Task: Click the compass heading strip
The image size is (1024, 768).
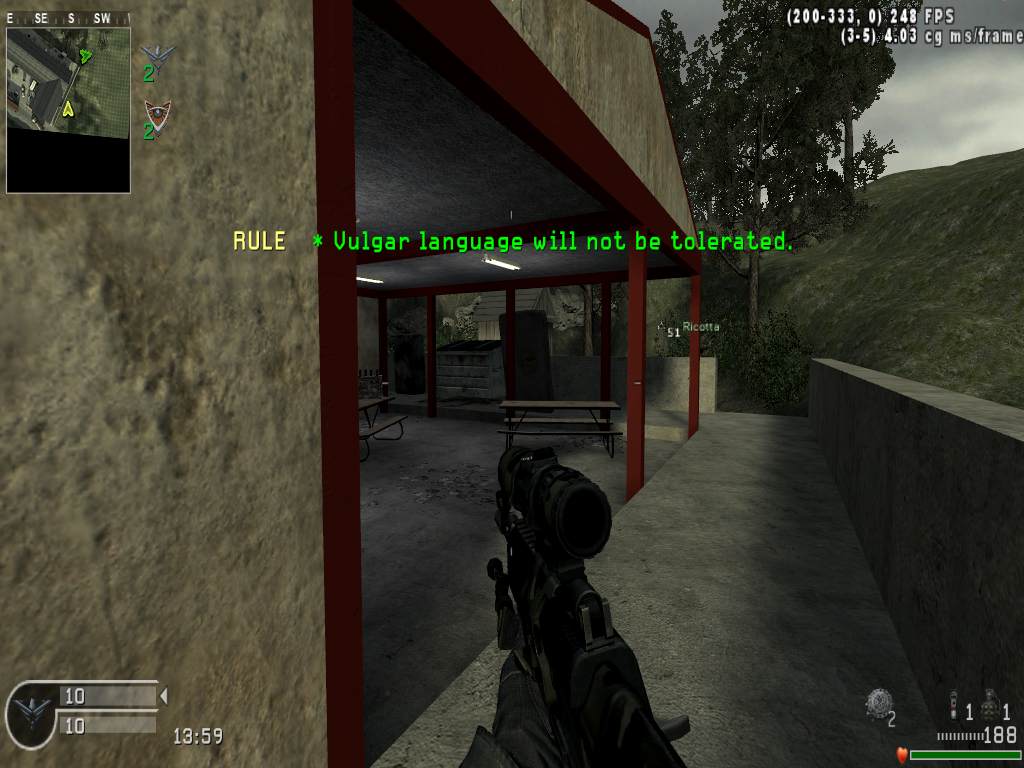Action: 68,18
